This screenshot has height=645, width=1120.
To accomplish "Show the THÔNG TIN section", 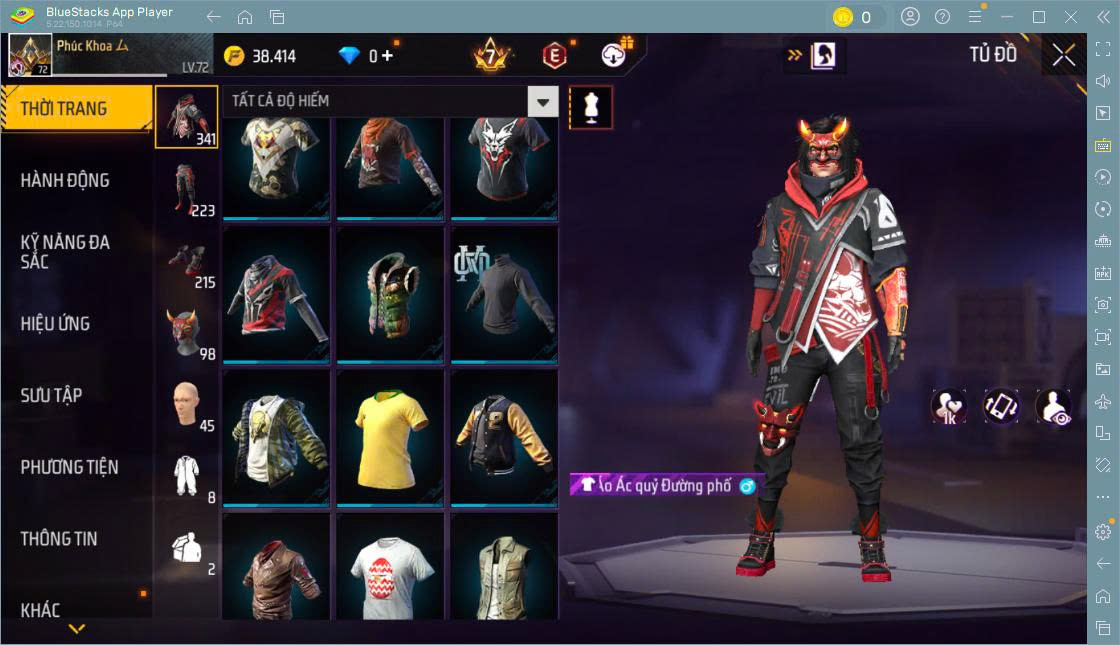I will tap(59, 539).
